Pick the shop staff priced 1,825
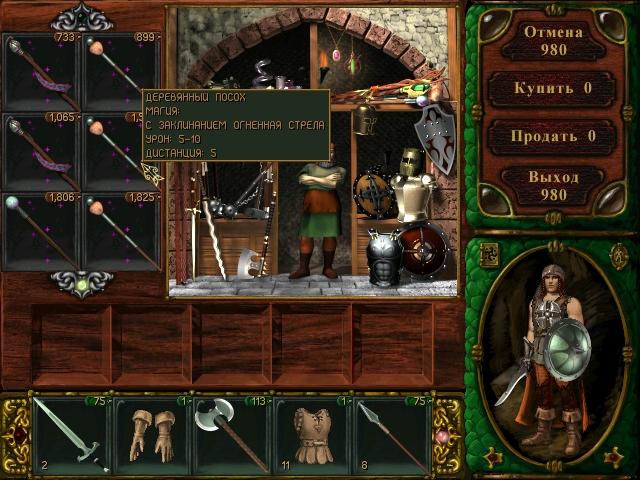 122,232
